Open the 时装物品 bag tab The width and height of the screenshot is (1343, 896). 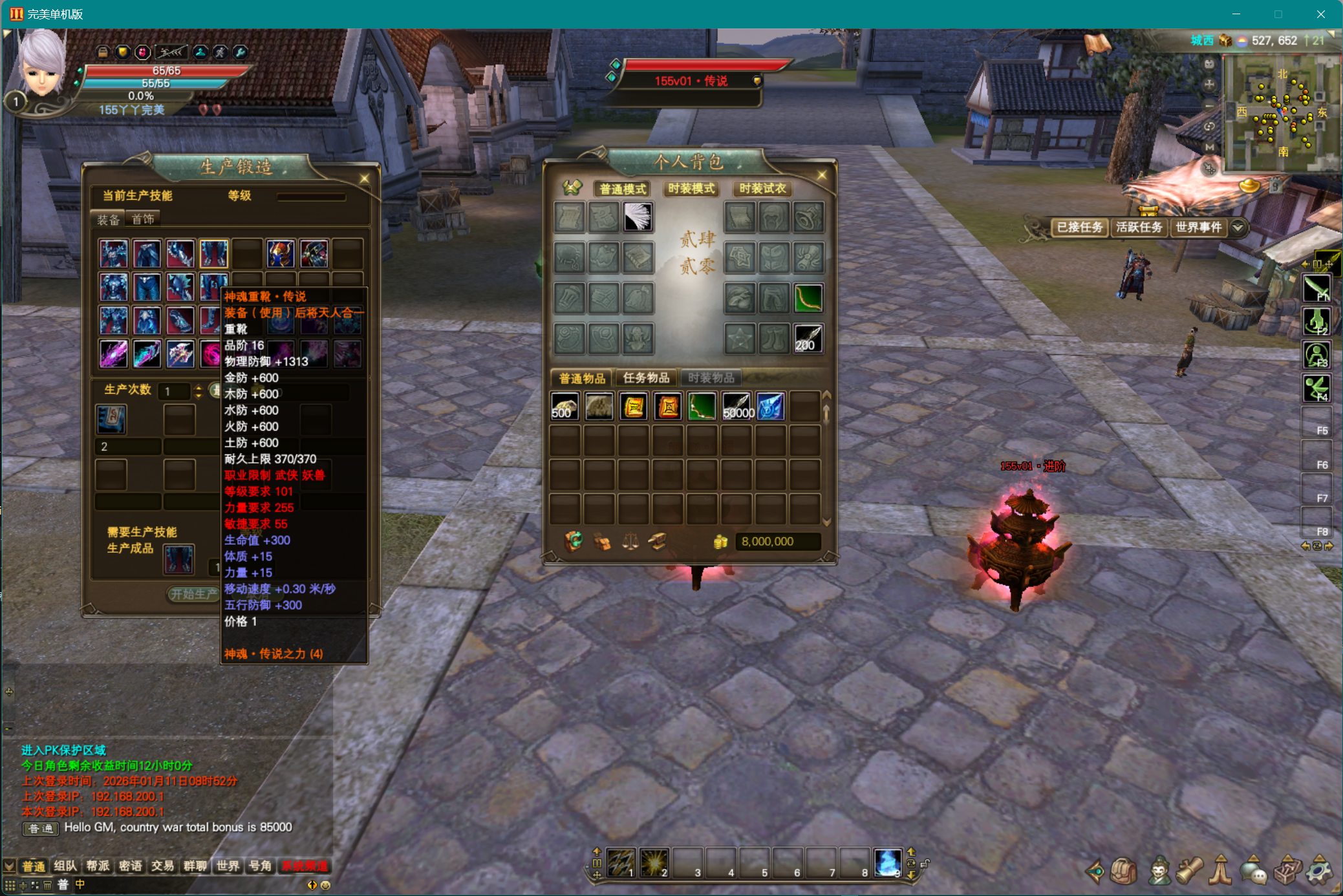(711, 378)
